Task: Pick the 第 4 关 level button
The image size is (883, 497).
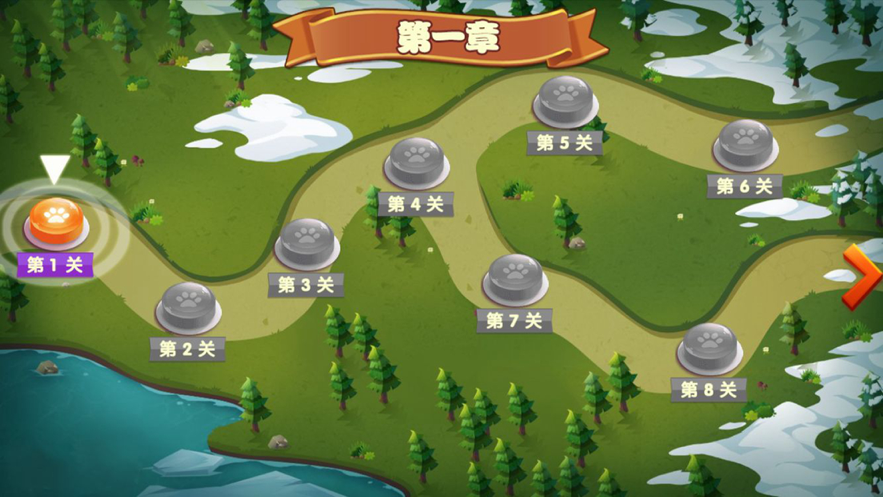Action: coord(415,160)
